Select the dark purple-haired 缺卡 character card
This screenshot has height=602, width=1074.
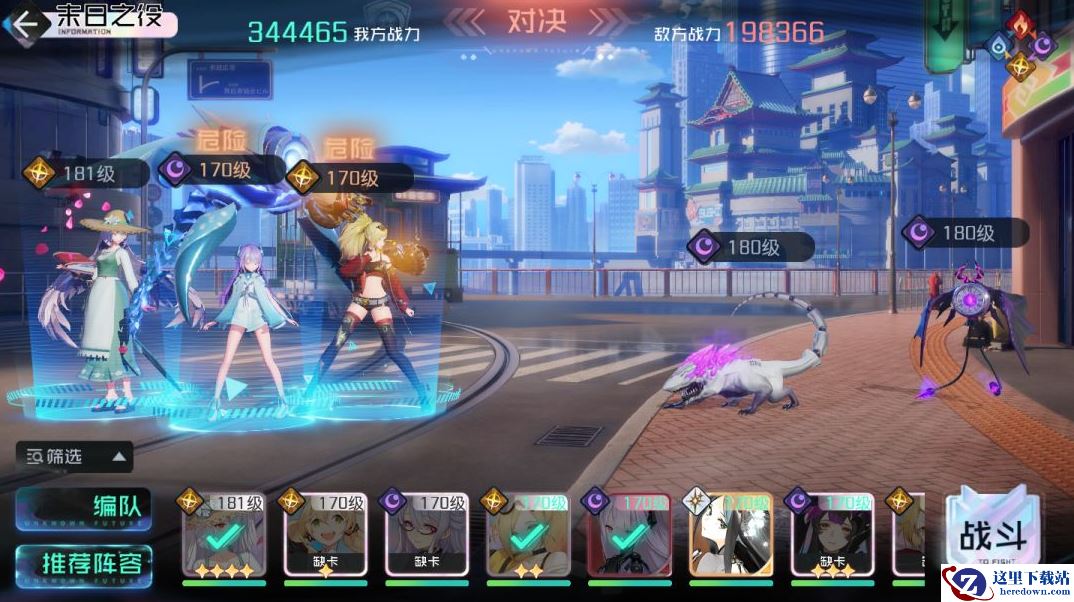pyautogui.click(x=832, y=535)
